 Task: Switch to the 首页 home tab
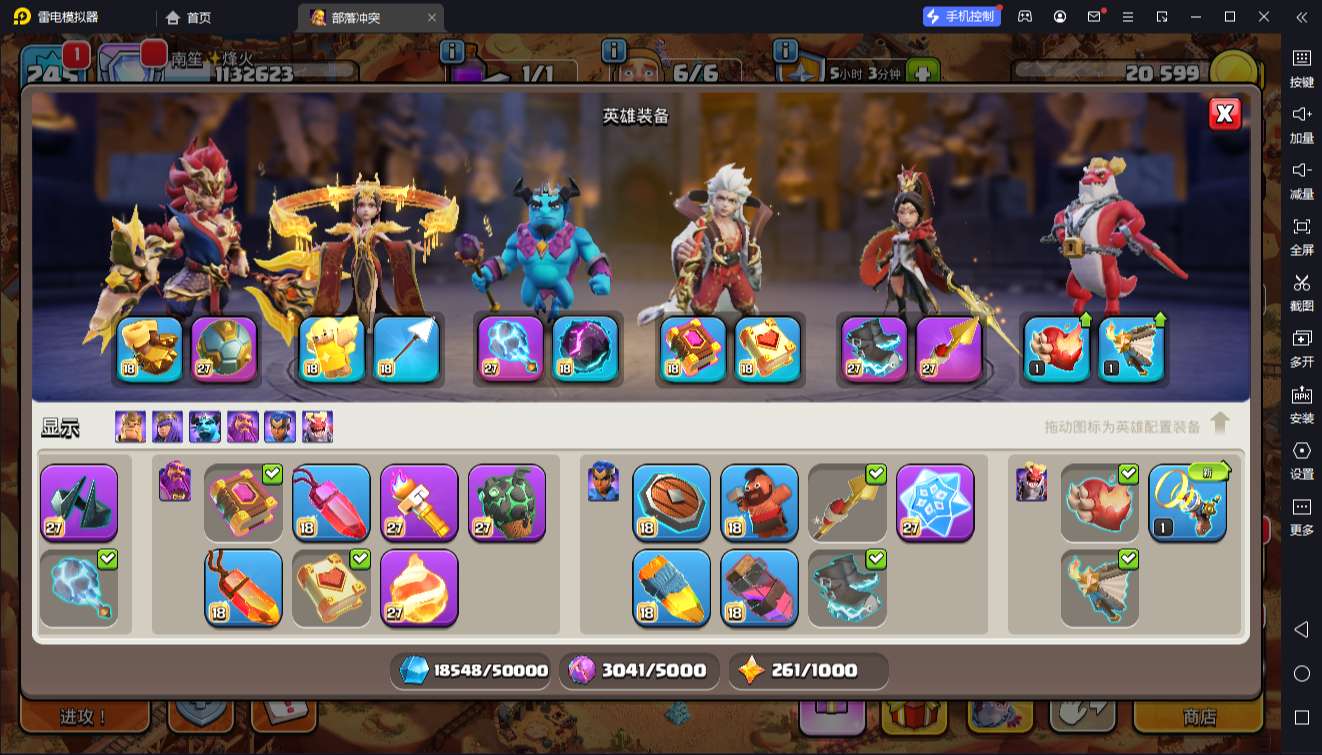189,17
